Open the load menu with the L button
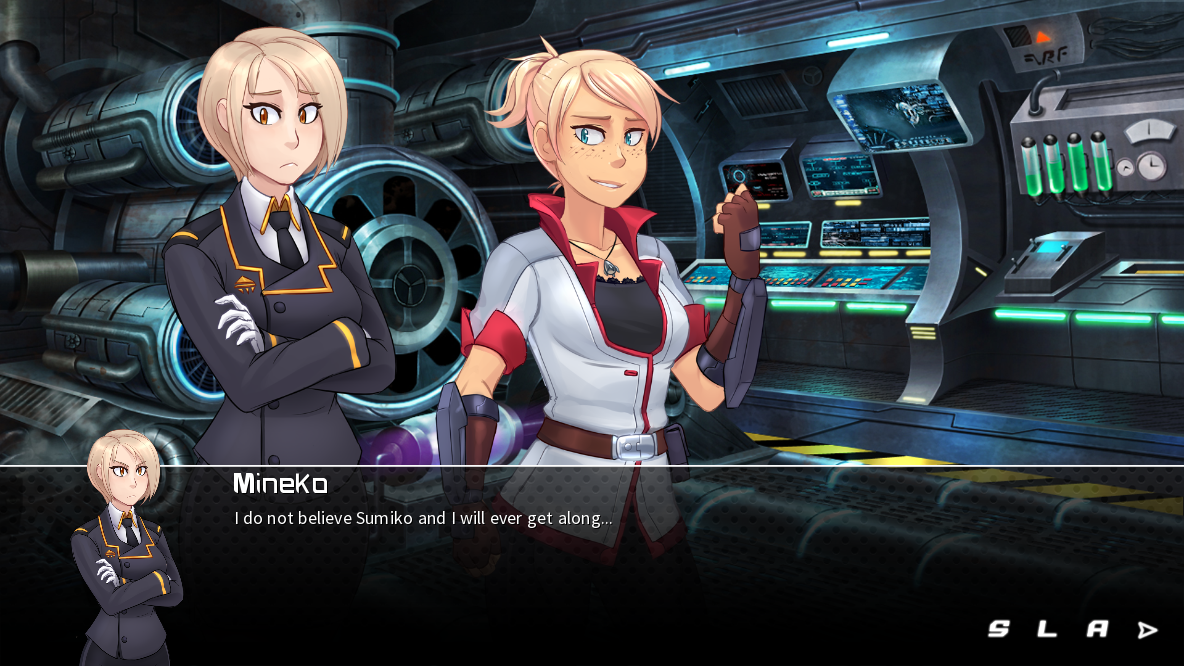The image size is (1184, 666). (x=1047, y=629)
